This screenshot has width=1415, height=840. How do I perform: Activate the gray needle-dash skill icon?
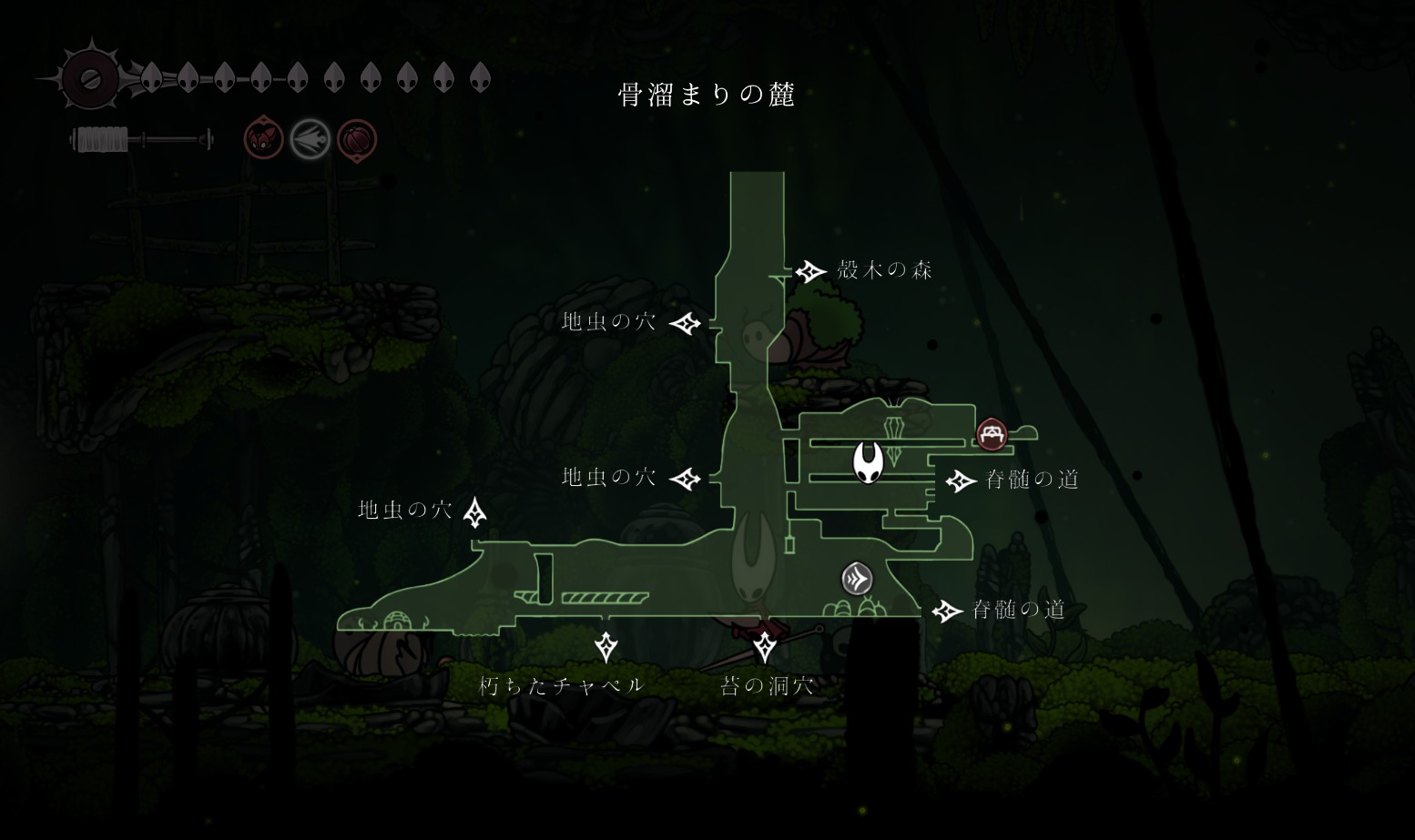pos(310,140)
